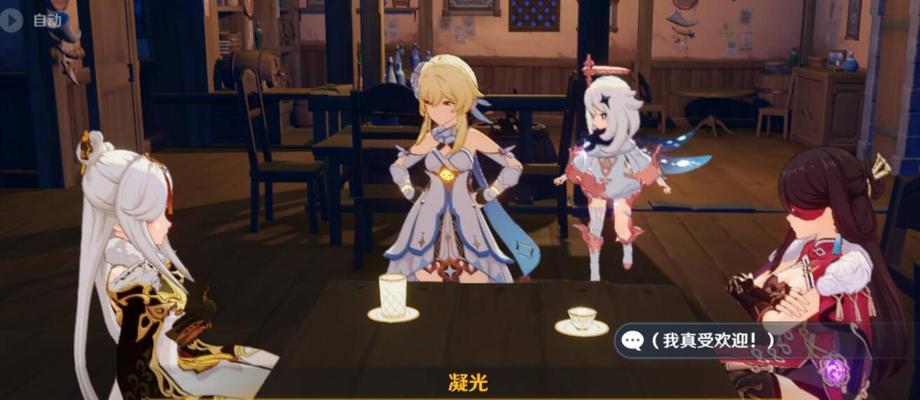920x400 pixels.
Task: Toggle the 自动 auto-play button
Action: (x=32, y=19)
